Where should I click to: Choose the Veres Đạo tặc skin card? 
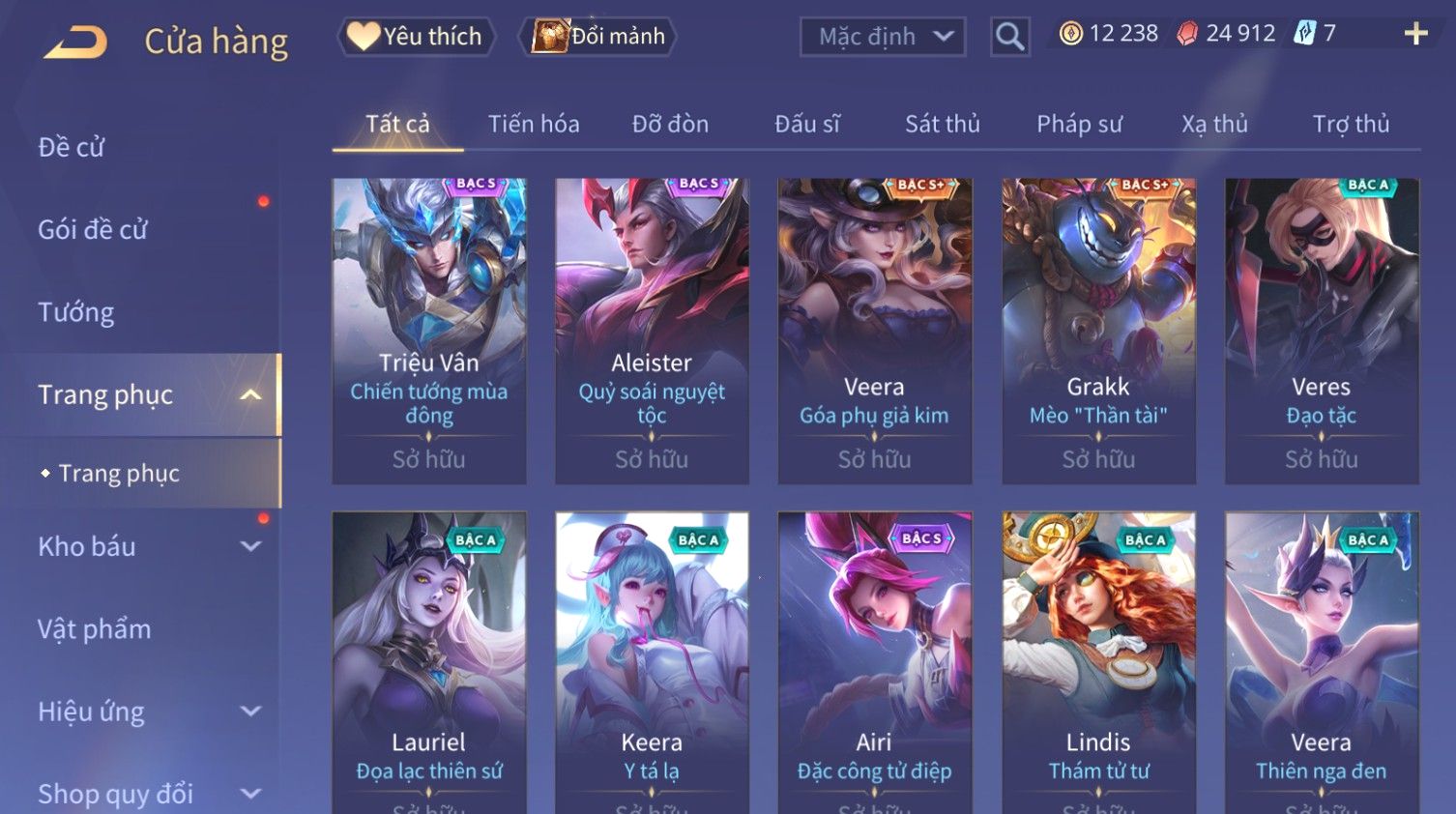click(1322, 331)
